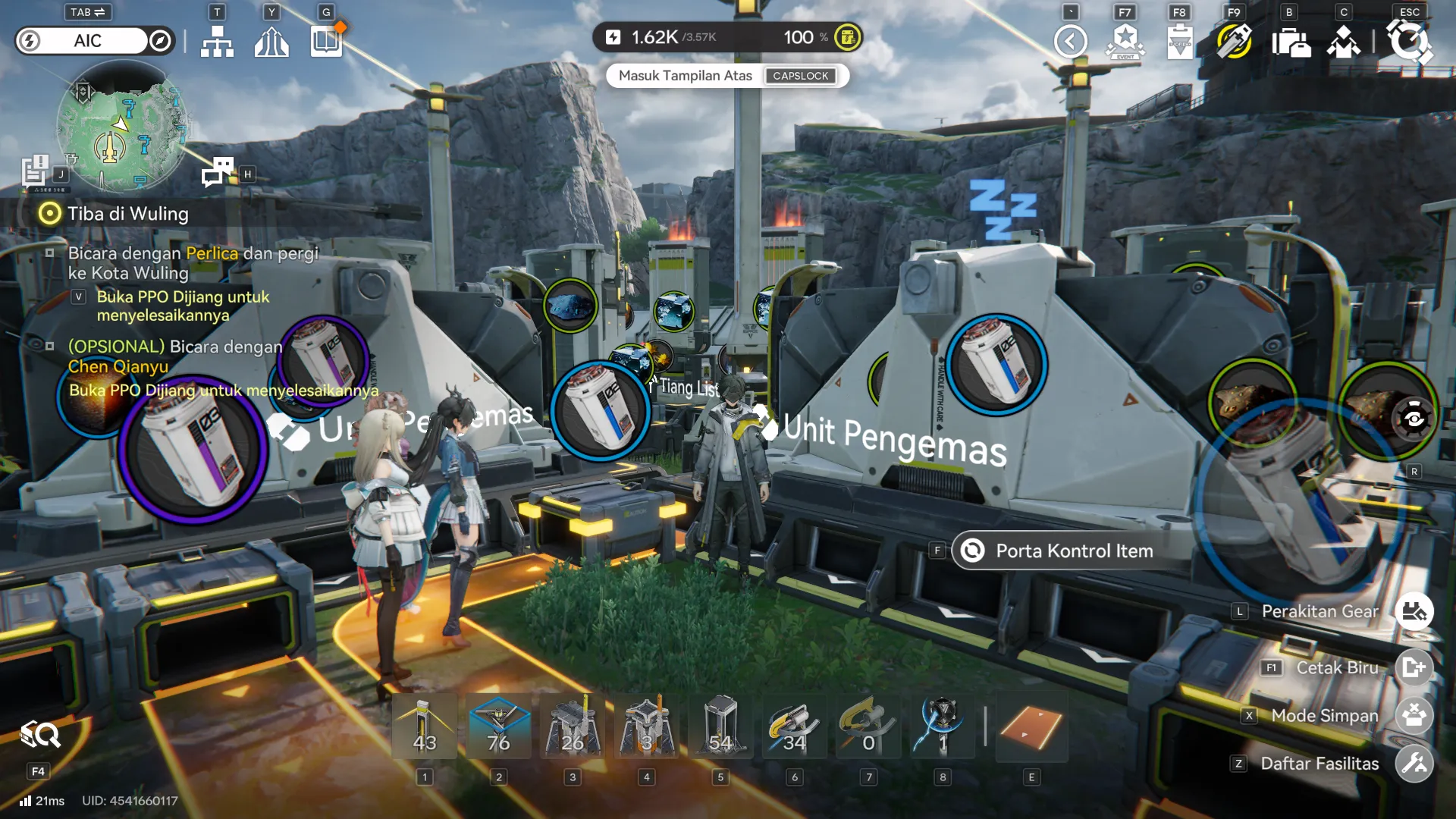
Task: Select the Tiba di Wuling quest tracker
Action: (x=127, y=214)
